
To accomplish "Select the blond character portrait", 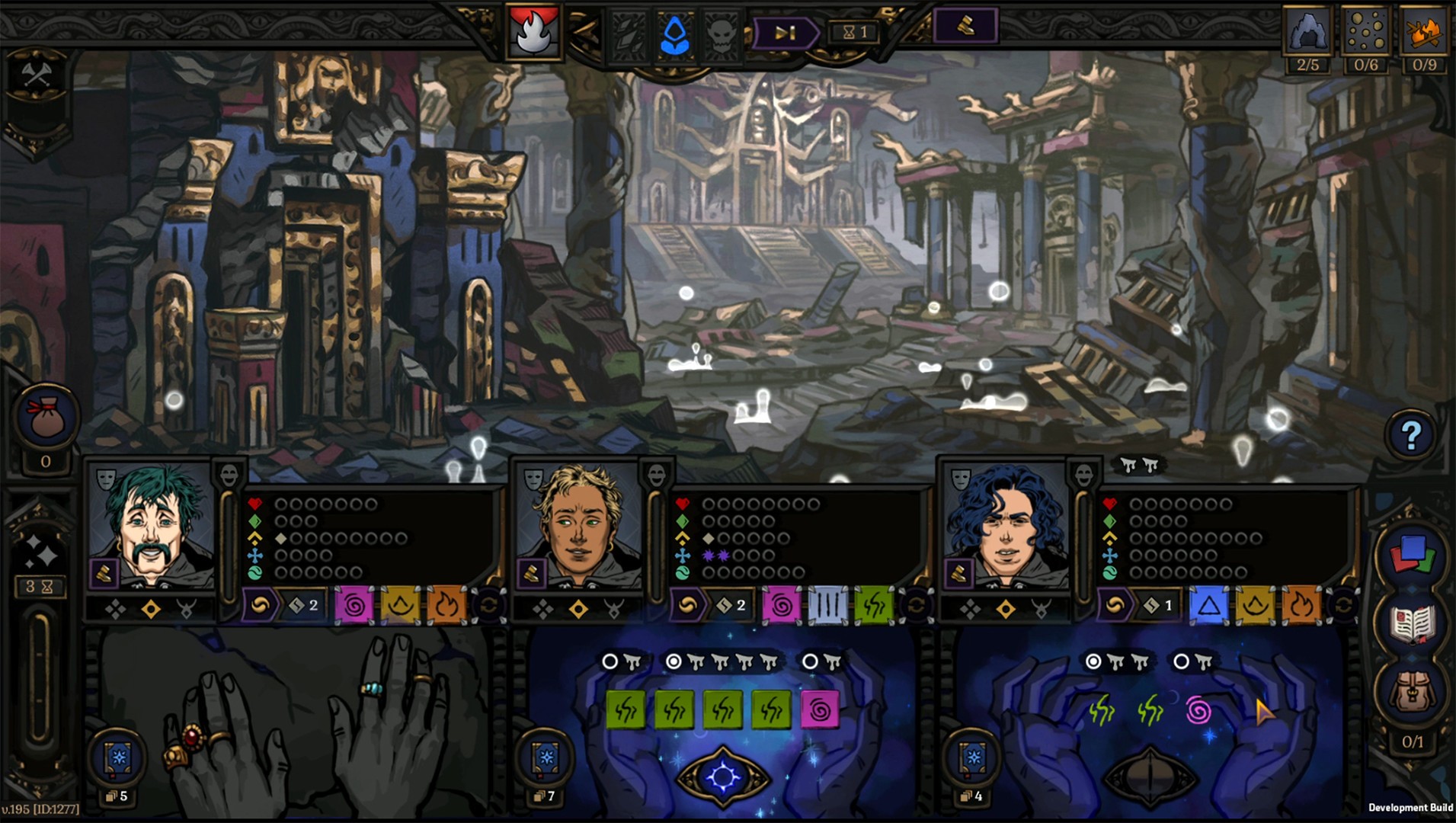I will click(x=579, y=526).
